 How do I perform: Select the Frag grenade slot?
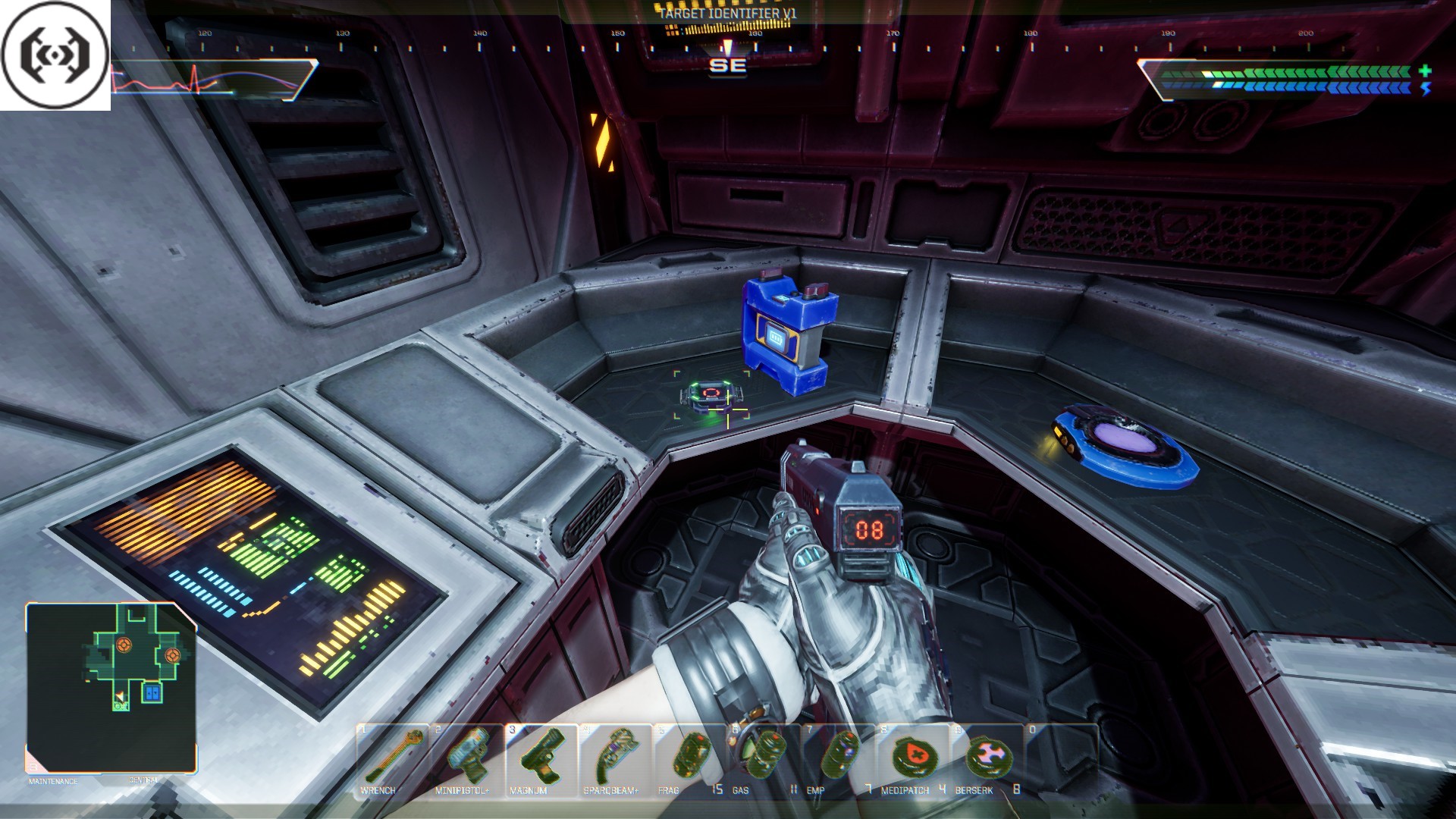(x=689, y=758)
